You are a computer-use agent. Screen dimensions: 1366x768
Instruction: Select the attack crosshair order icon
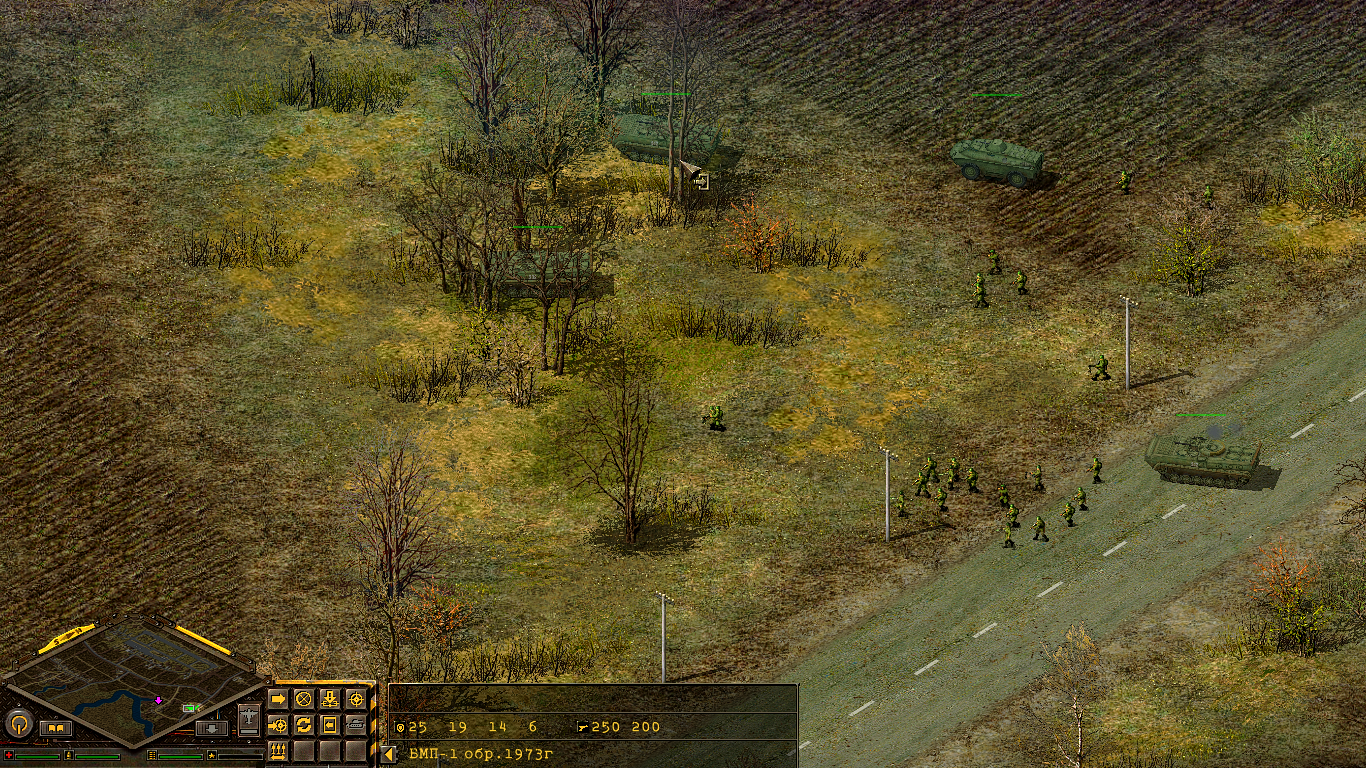[357, 698]
